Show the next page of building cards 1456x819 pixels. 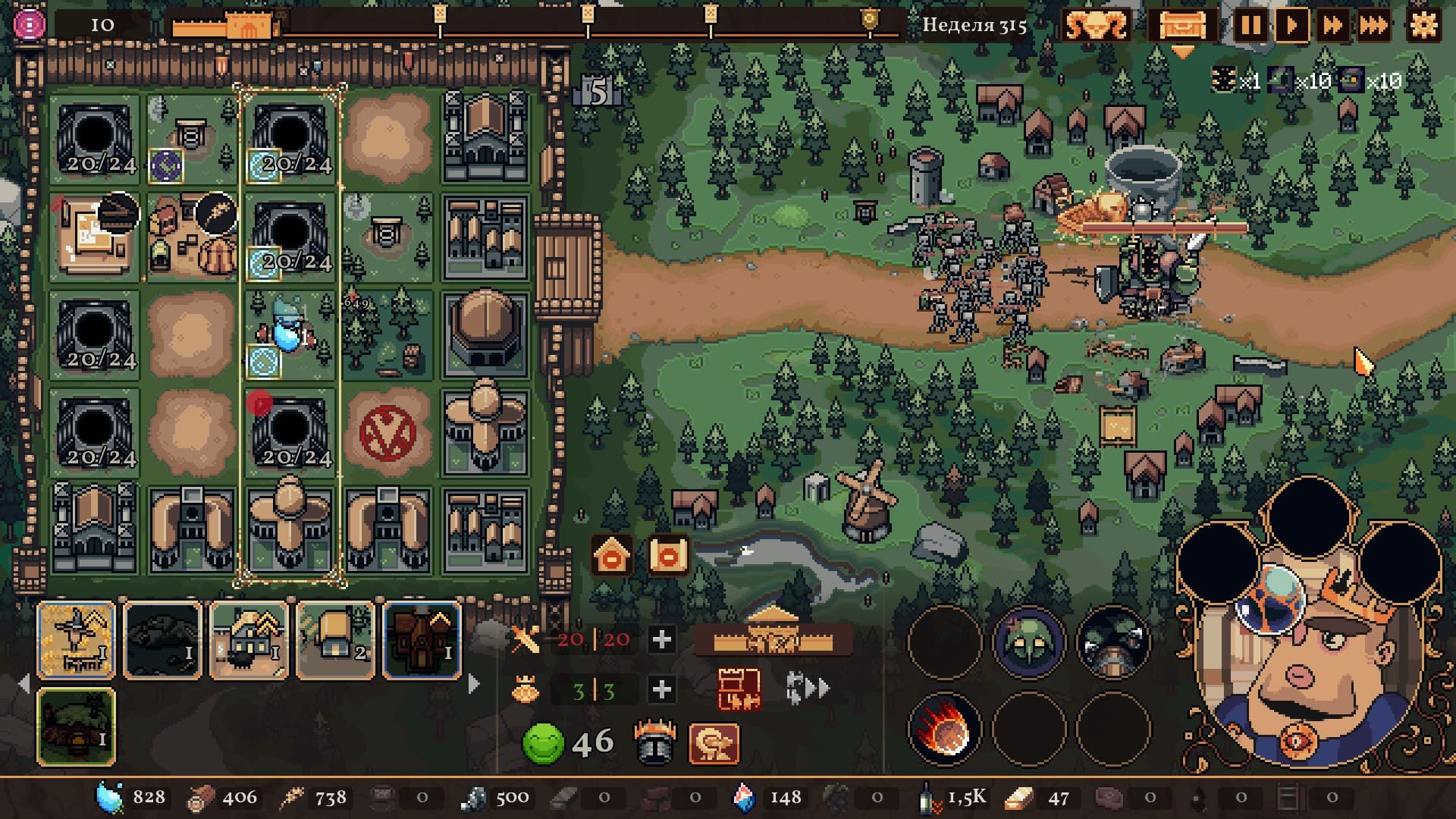tap(475, 684)
